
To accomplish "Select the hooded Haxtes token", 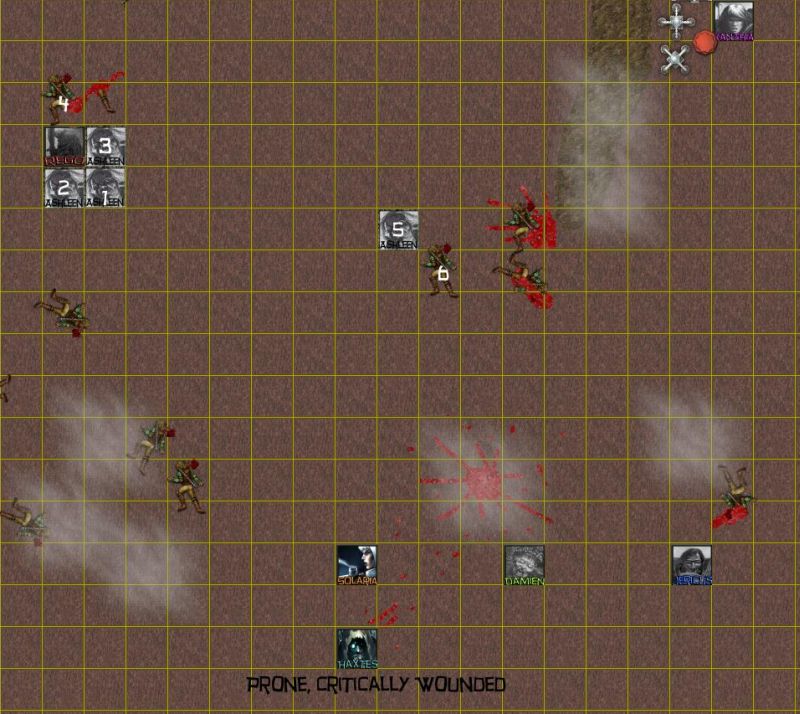I will coord(356,648).
